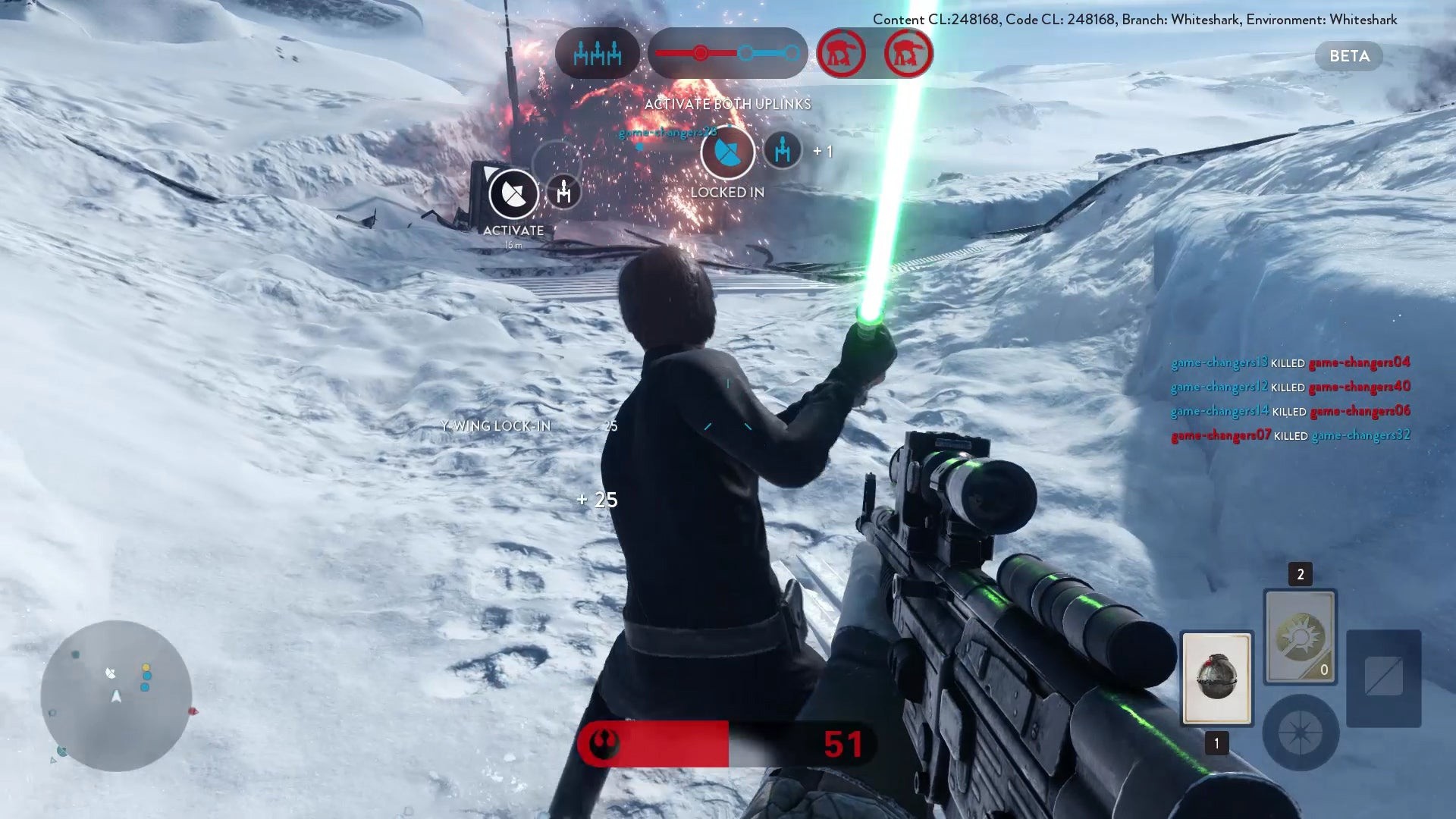Click the second red AT-AT walker icon
The image size is (1456, 819).
pos(908,53)
